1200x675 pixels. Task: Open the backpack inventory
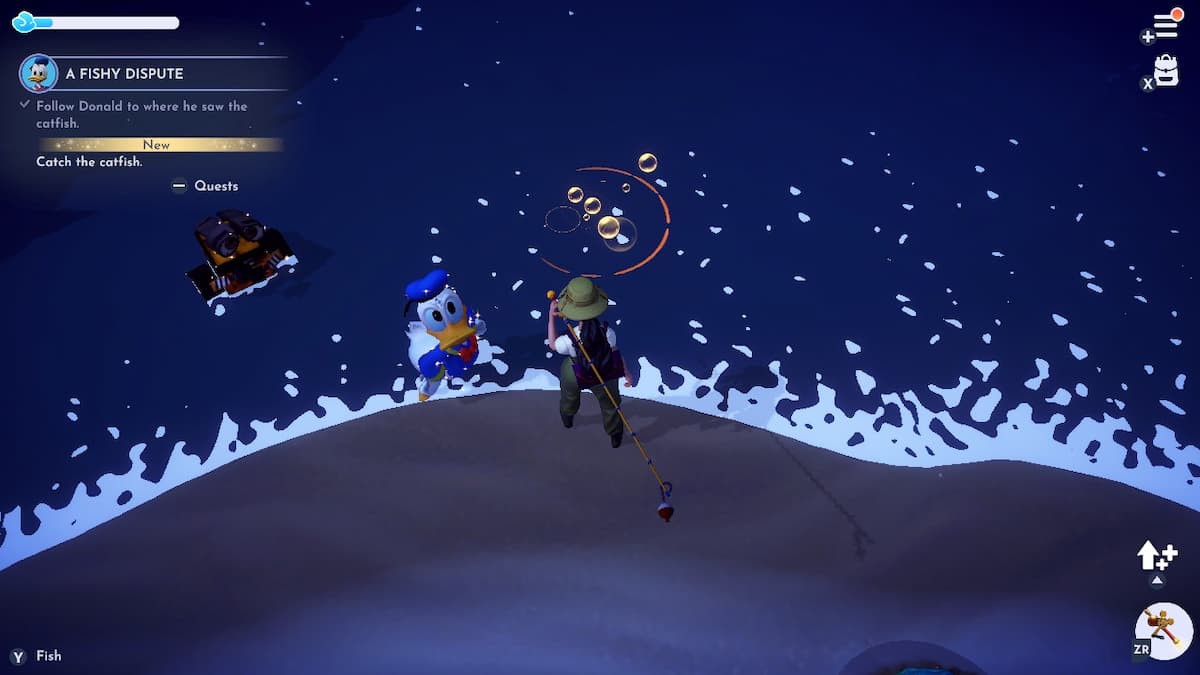[x=1166, y=71]
